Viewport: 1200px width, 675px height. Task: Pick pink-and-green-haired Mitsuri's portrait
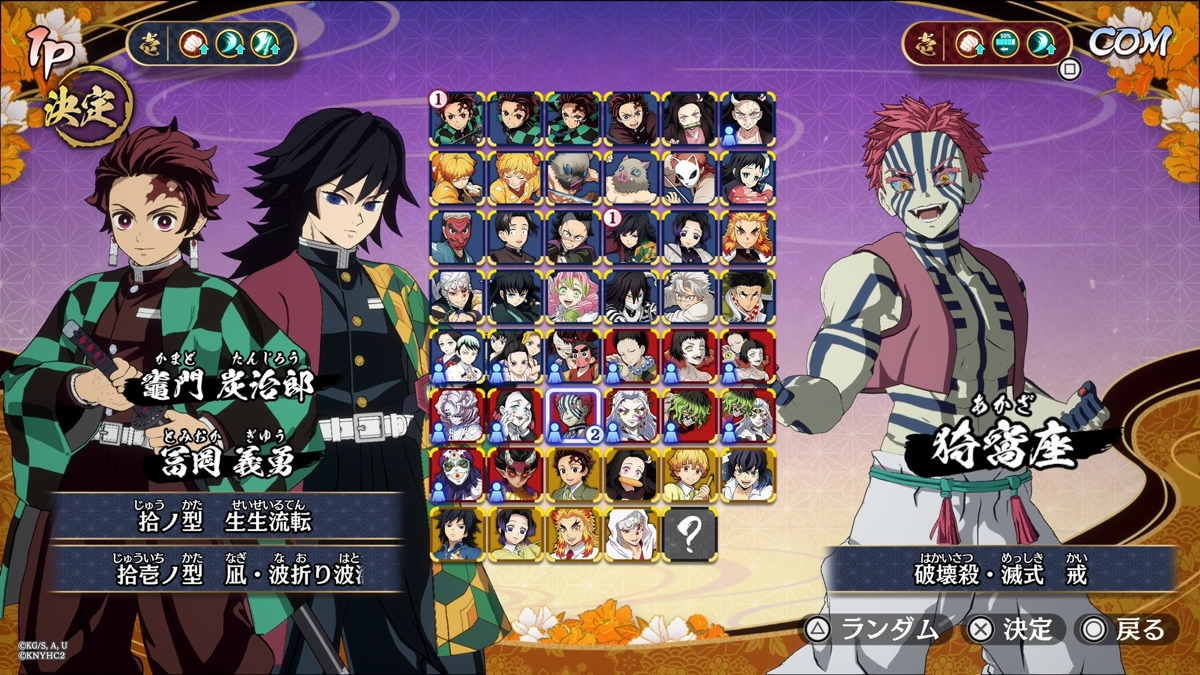pyautogui.click(x=574, y=297)
